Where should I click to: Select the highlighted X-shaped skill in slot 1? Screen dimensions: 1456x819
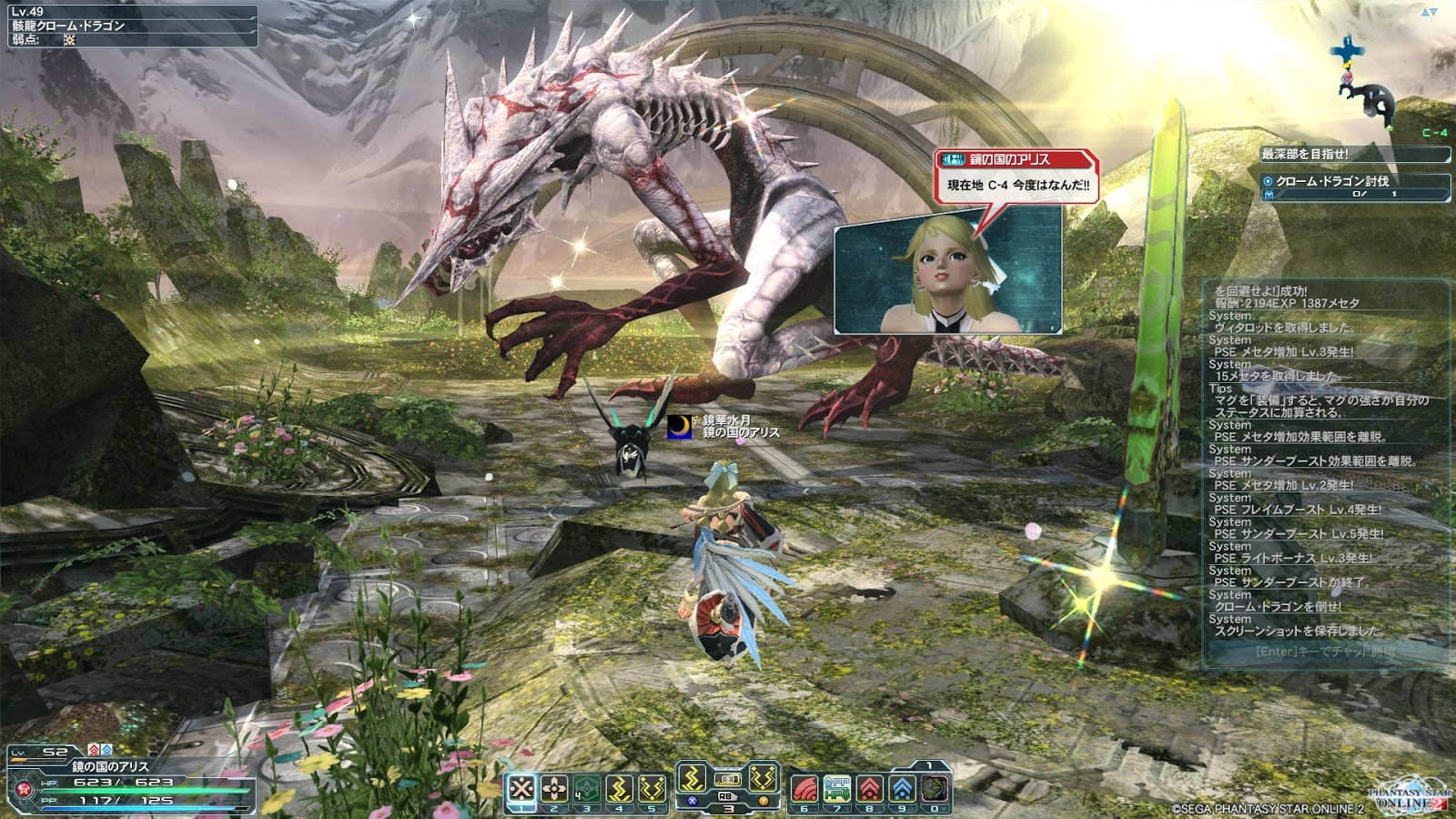[x=521, y=788]
